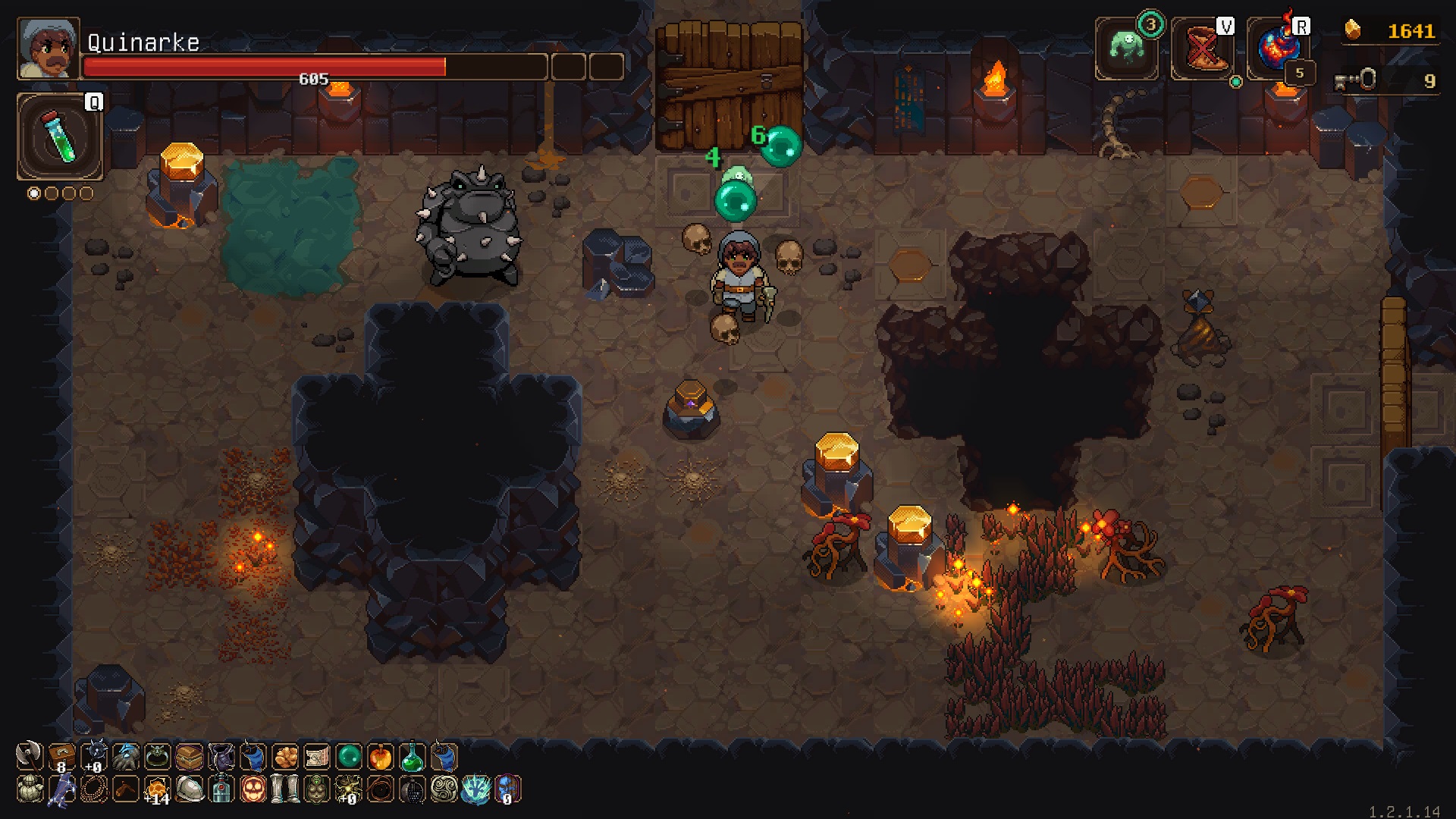1456x819 pixels.
Task: Inspect the purple-outlined treasure chest relic
Action: pos(189,756)
